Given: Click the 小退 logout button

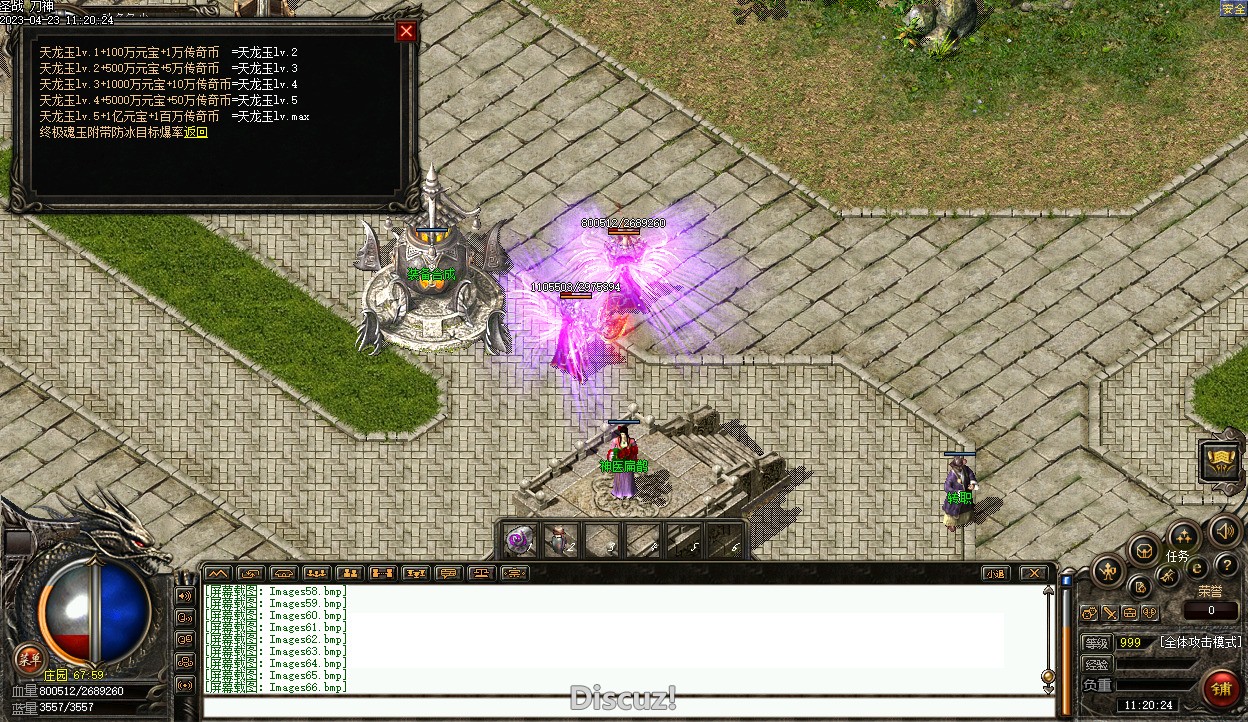Looking at the screenshot, I should [994, 573].
